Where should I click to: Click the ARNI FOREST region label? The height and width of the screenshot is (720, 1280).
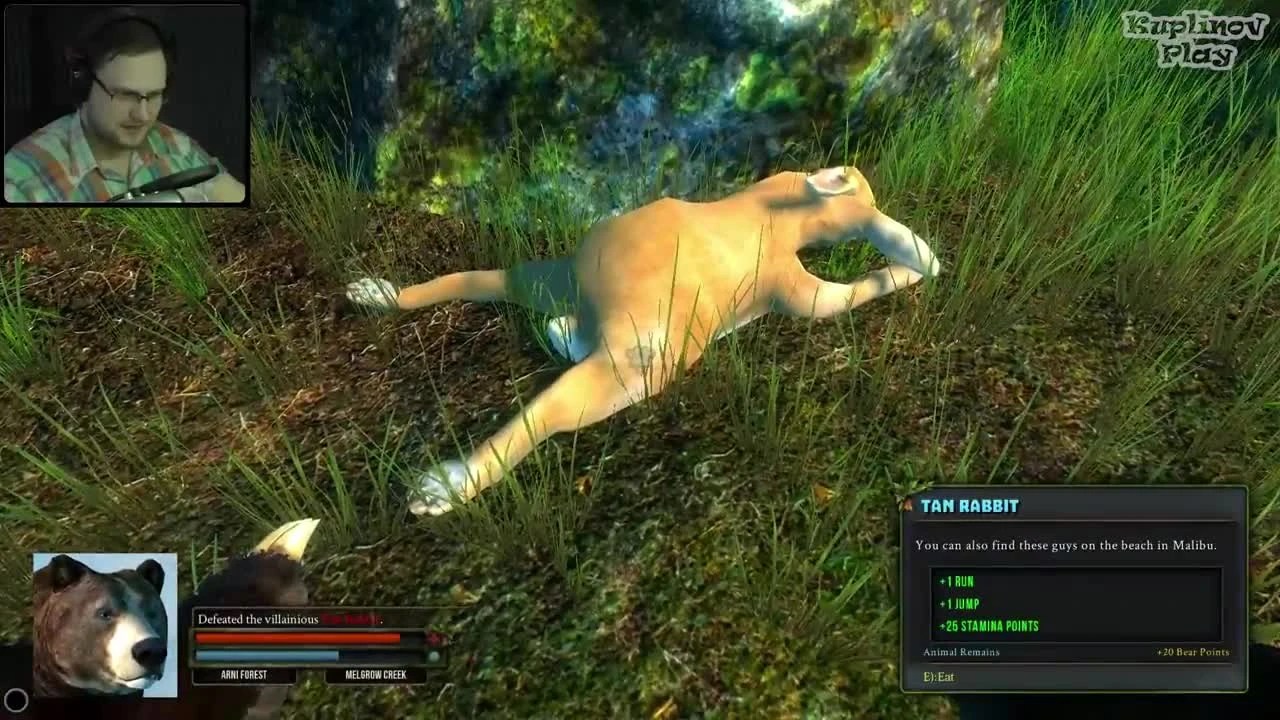[x=243, y=674]
